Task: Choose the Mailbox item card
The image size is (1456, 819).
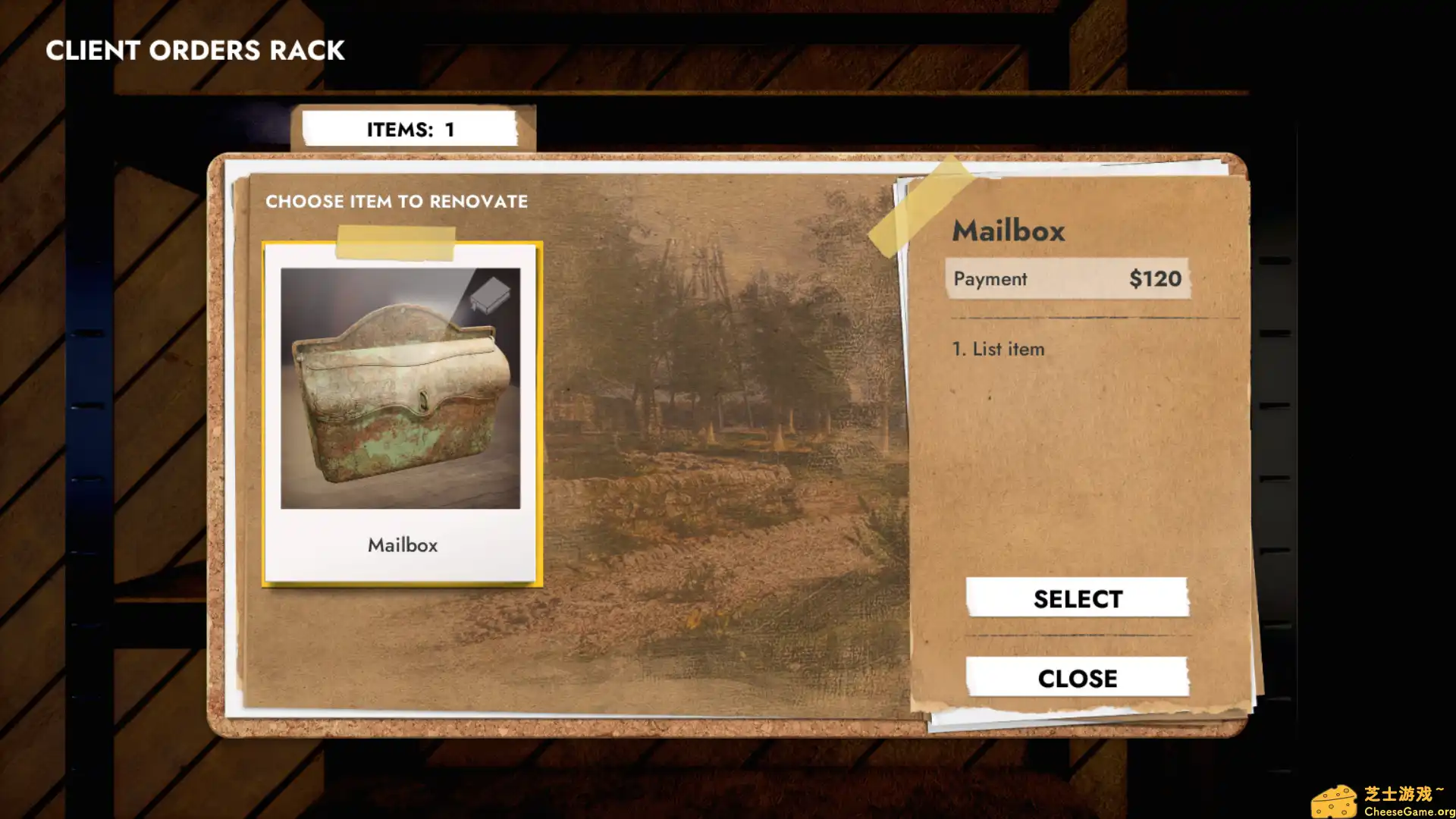Action: 401,413
